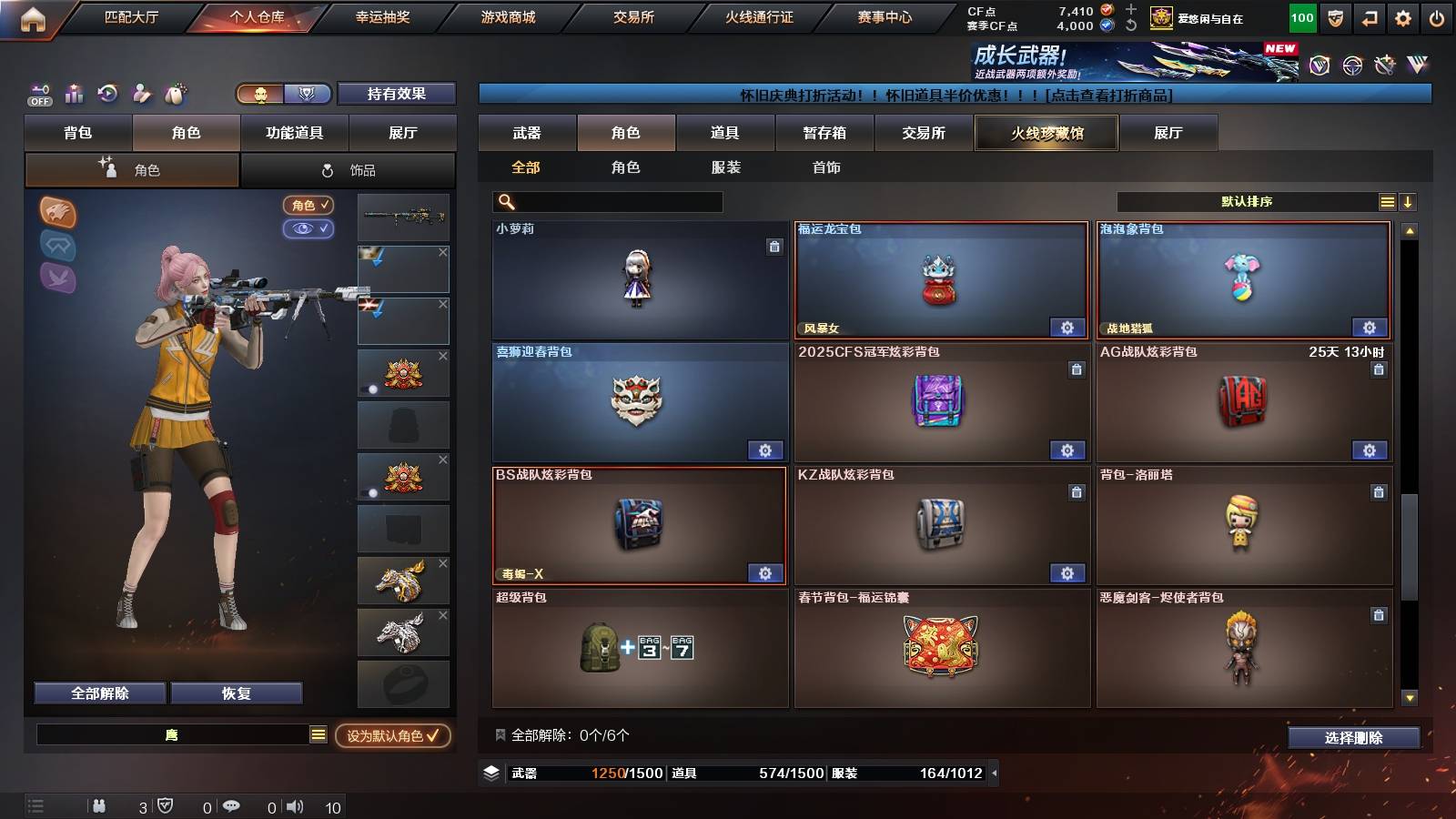Click the weapon capacity bar showing 1250/1500
Screen dimensions: 1456x819
point(582,773)
